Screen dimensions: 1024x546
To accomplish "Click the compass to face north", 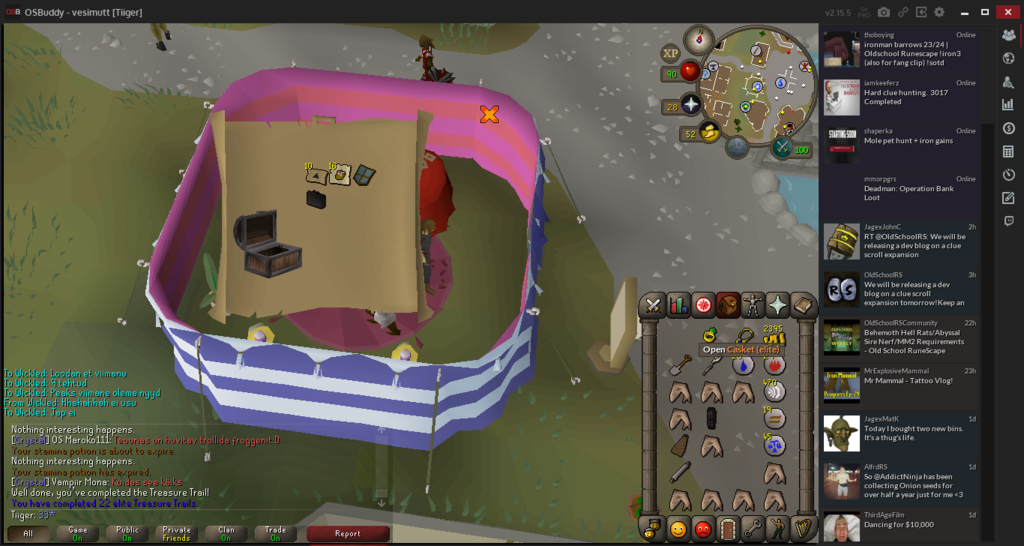I will pos(696,41).
